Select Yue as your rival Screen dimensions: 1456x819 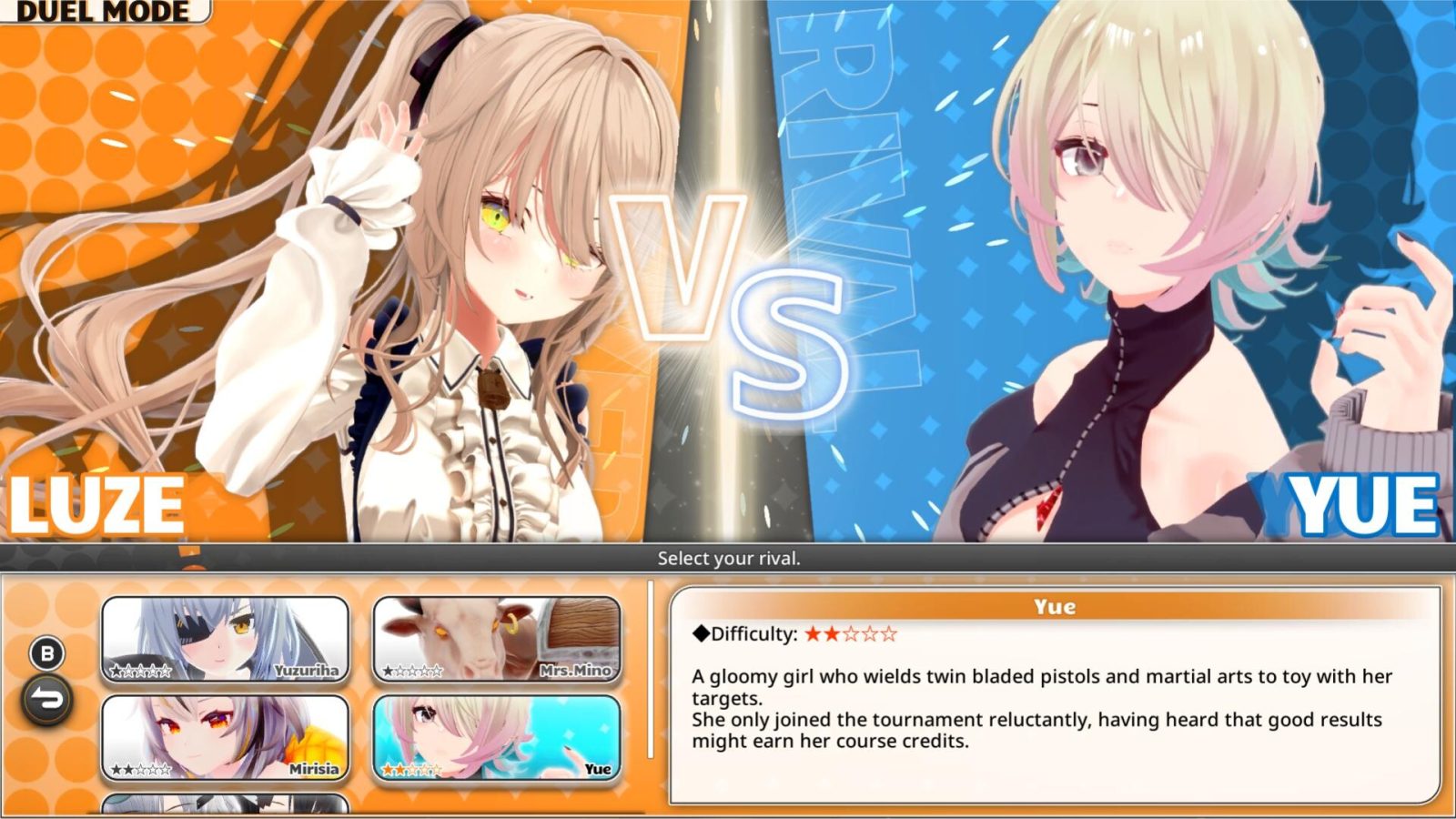pyautogui.click(x=496, y=739)
